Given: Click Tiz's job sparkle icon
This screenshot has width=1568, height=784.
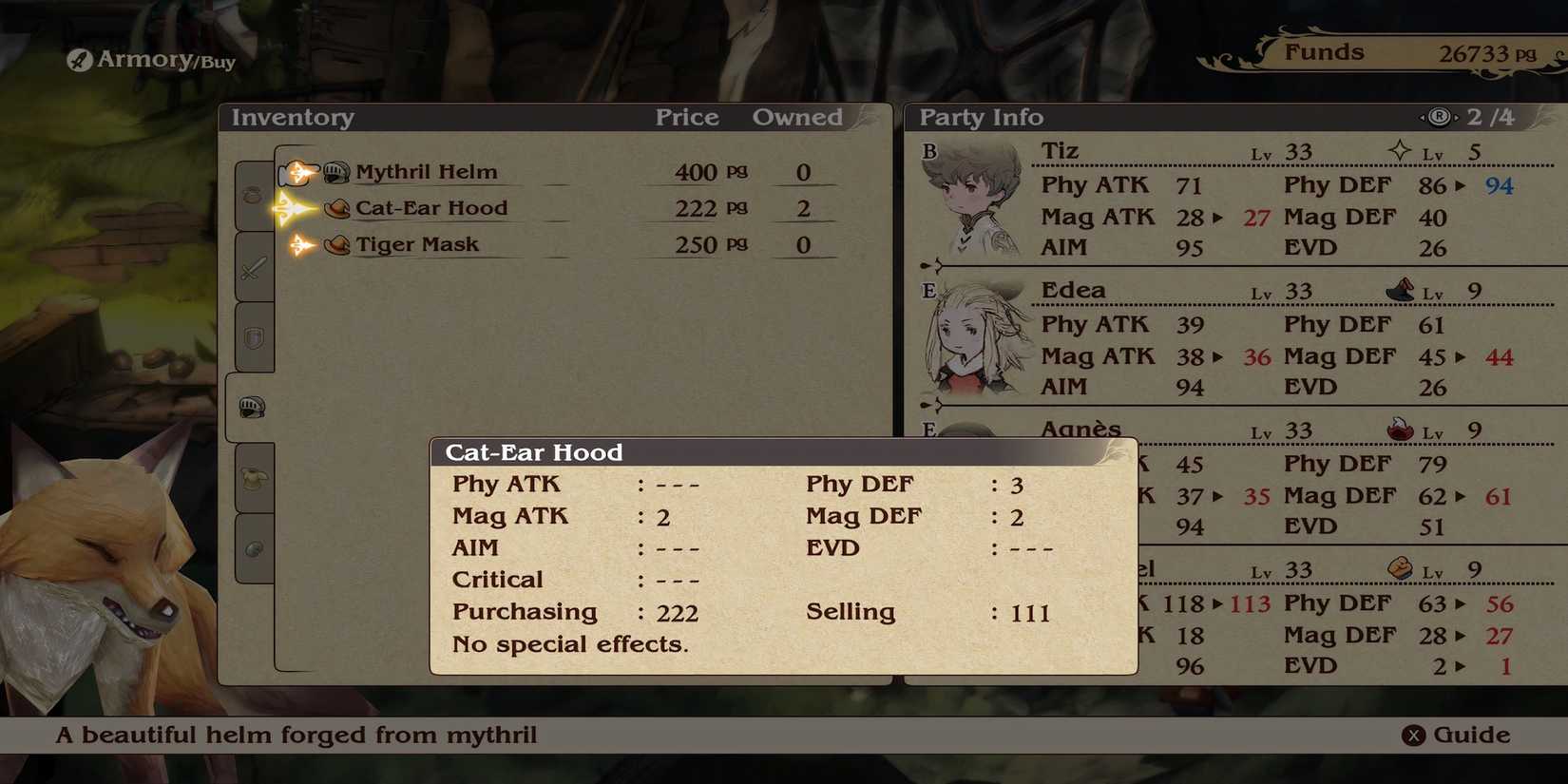Looking at the screenshot, I should [1398, 150].
